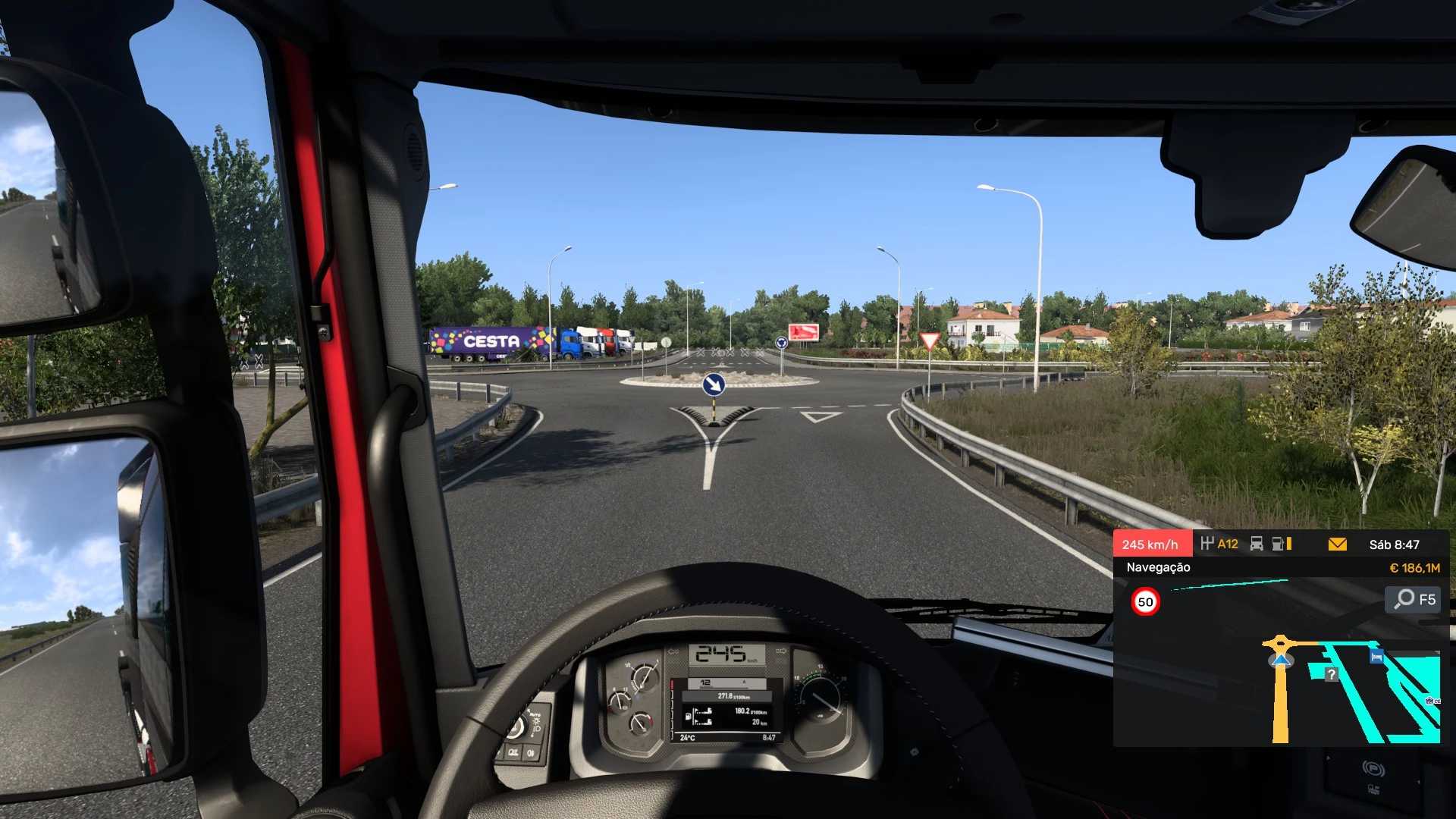Click the truck status icon
The height and width of the screenshot is (819, 1456).
[x=1257, y=544]
